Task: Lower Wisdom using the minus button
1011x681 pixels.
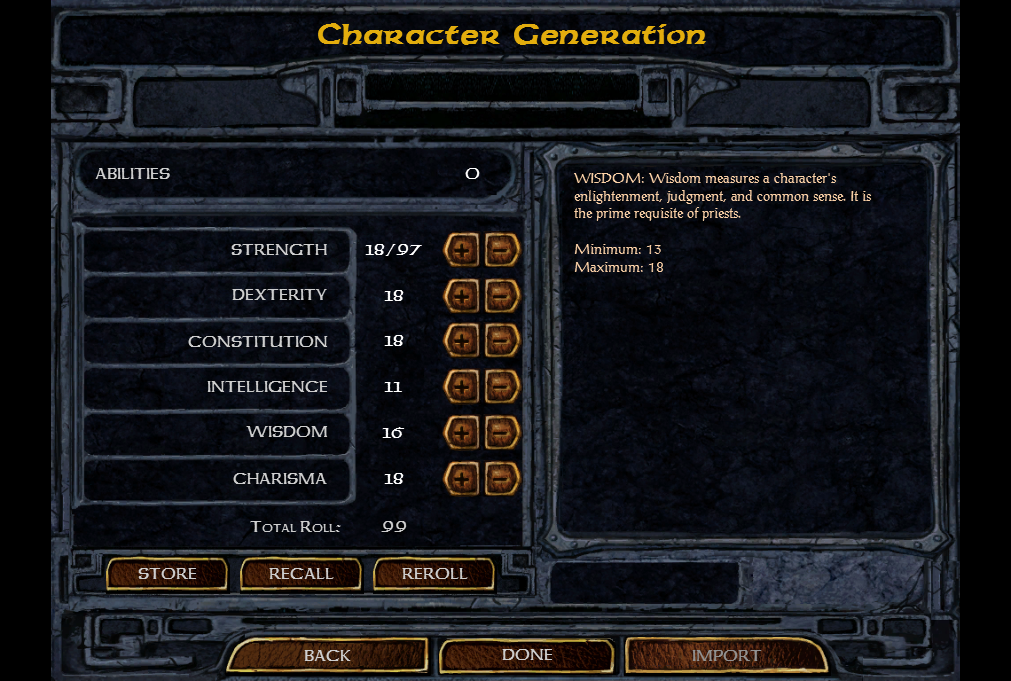Action: click(502, 433)
